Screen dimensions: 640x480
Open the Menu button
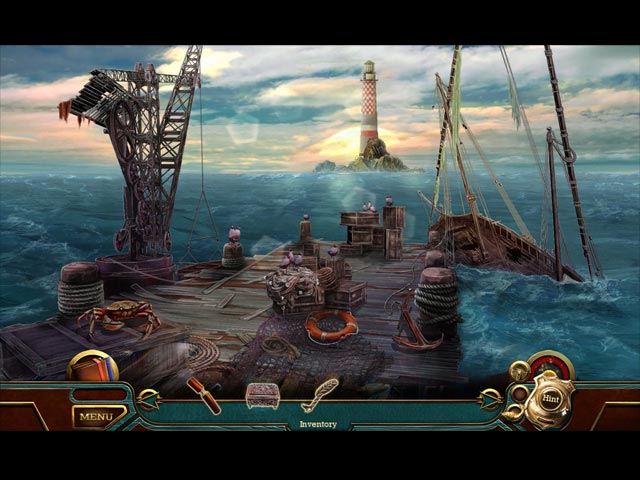[98, 416]
